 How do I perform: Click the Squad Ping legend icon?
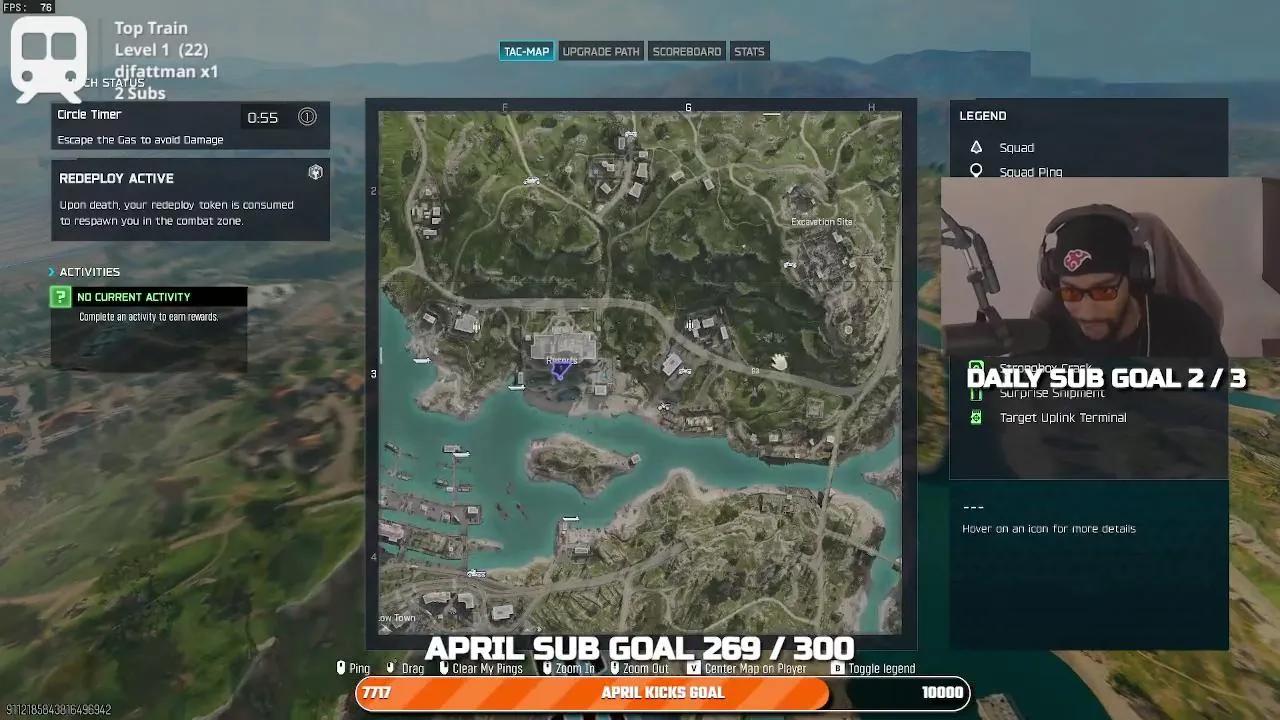pos(974,171)
